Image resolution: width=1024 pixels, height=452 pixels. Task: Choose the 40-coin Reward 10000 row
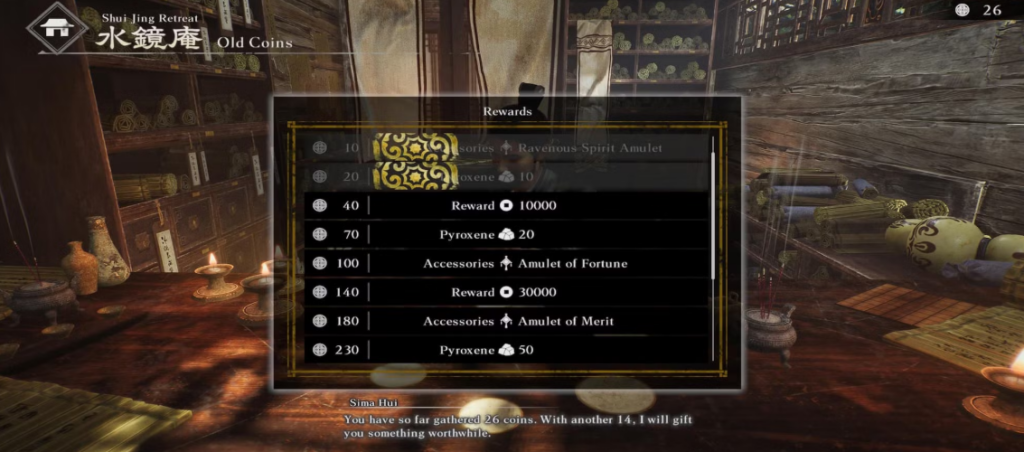(506, 205)
